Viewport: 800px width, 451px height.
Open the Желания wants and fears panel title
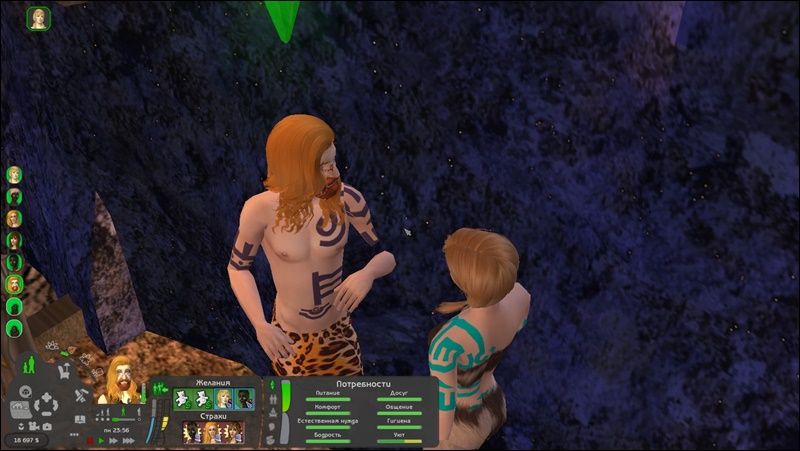(214, 382)
